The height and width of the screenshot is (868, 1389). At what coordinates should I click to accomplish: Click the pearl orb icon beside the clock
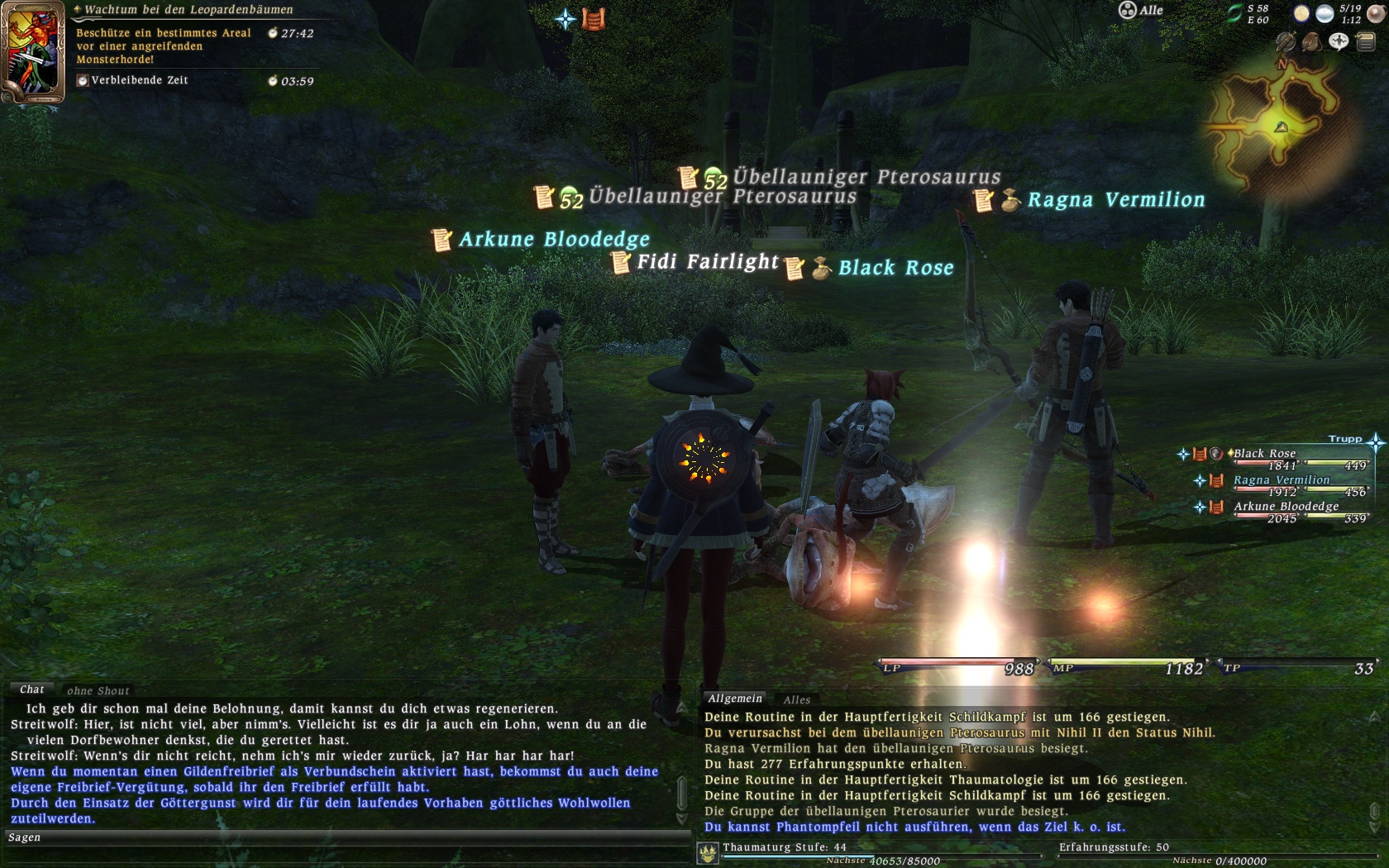1375,14
